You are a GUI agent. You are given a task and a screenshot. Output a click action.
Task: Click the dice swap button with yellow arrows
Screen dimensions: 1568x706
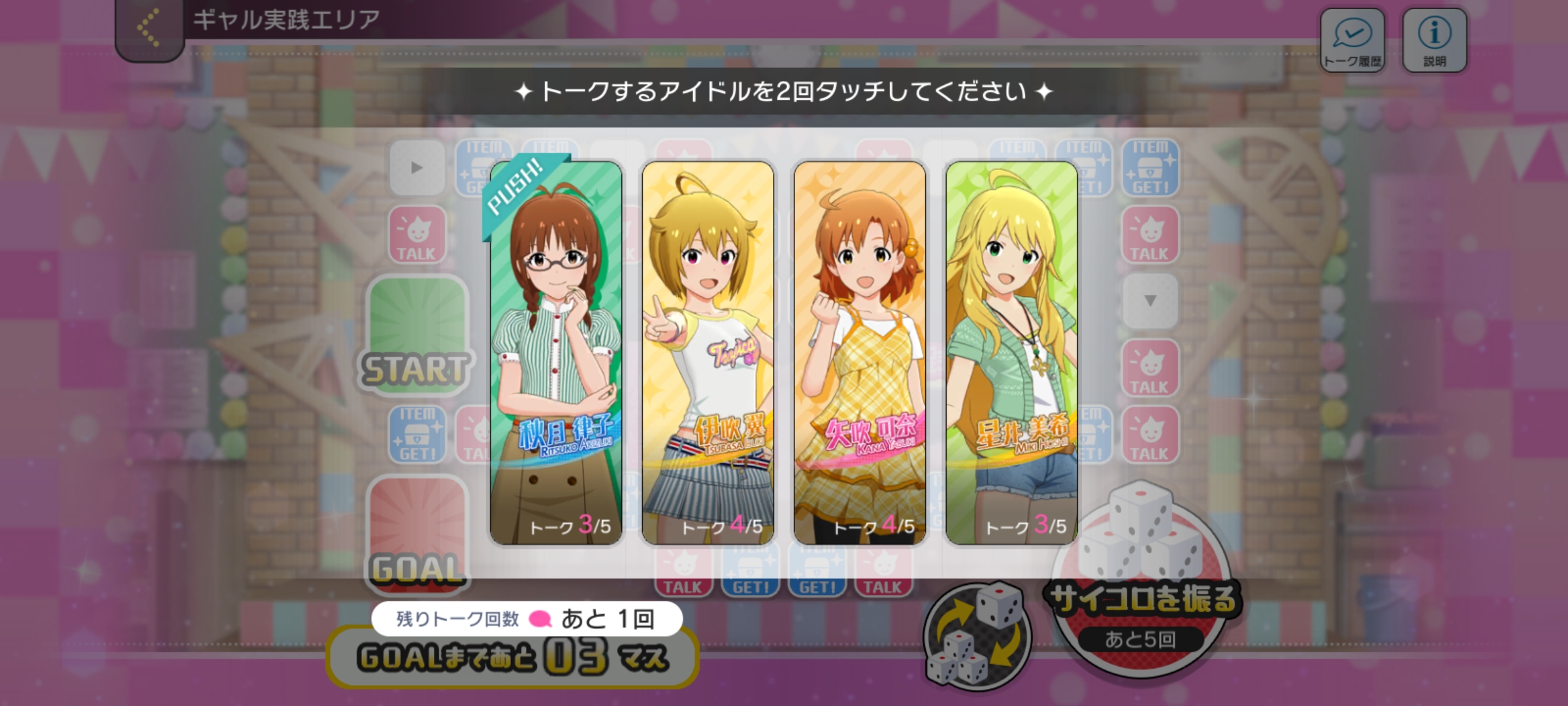(977, 634)
